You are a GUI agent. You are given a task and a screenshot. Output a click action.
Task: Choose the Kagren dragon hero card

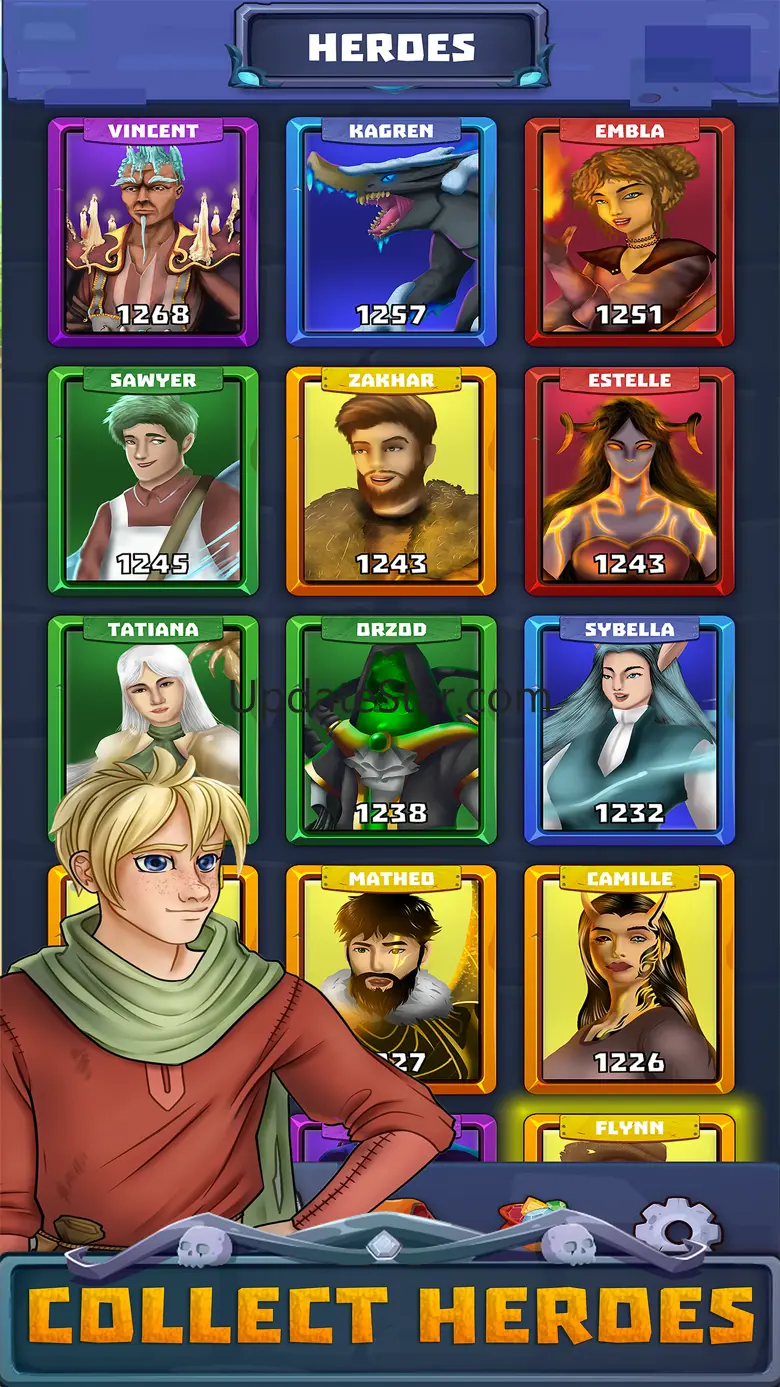click(x=391, y=232)
